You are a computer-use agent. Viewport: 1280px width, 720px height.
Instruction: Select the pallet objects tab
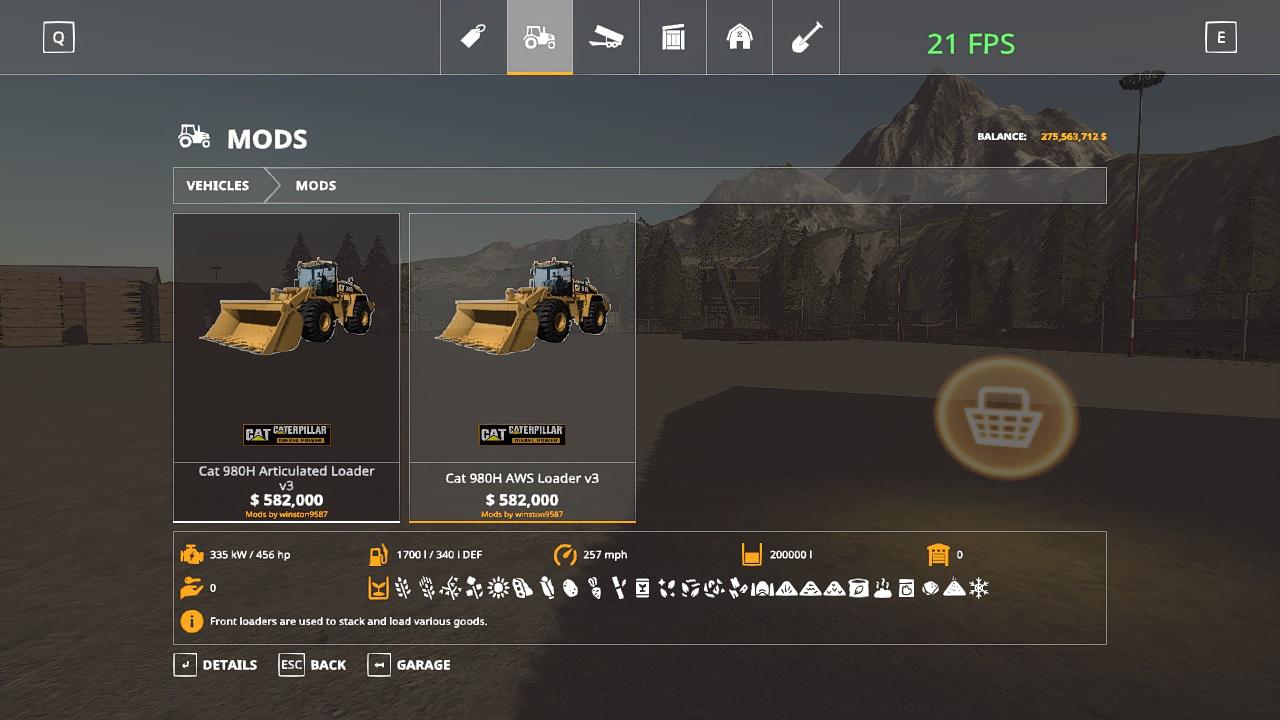coord(673,38)
